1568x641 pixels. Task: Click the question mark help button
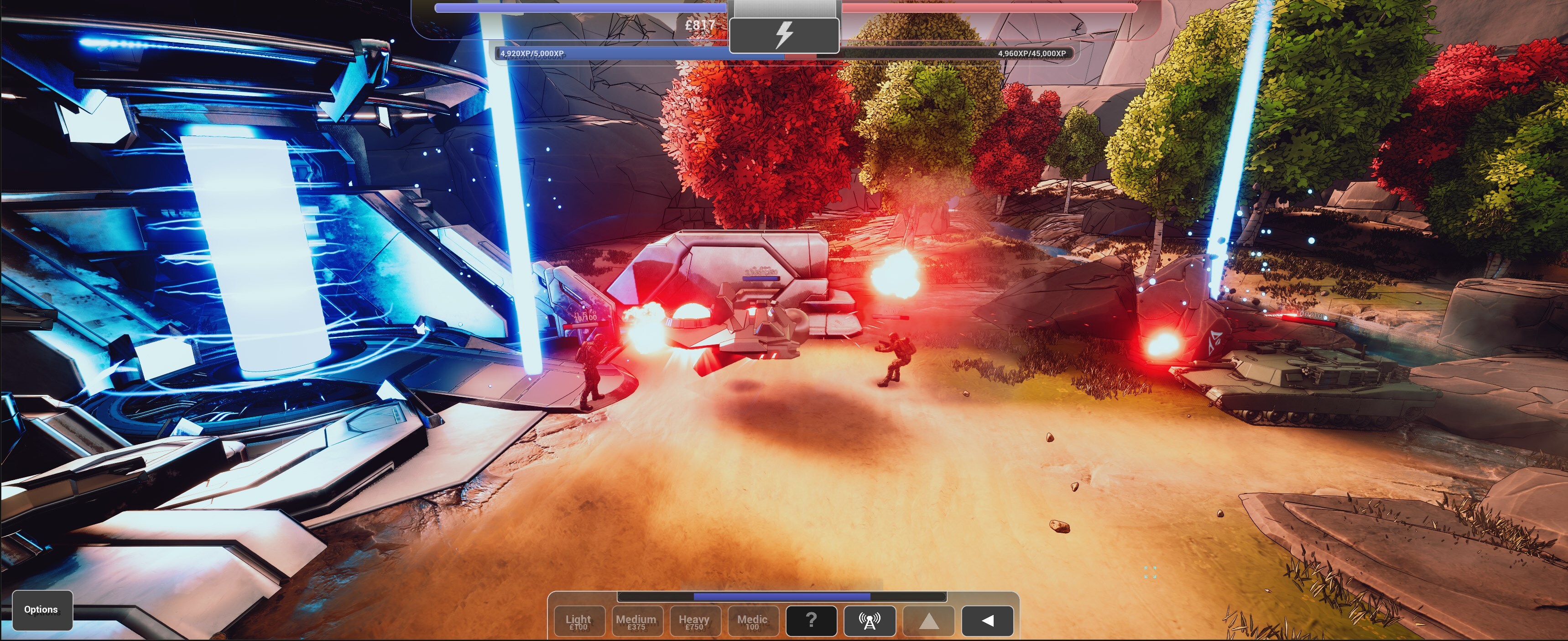[811, 620]
